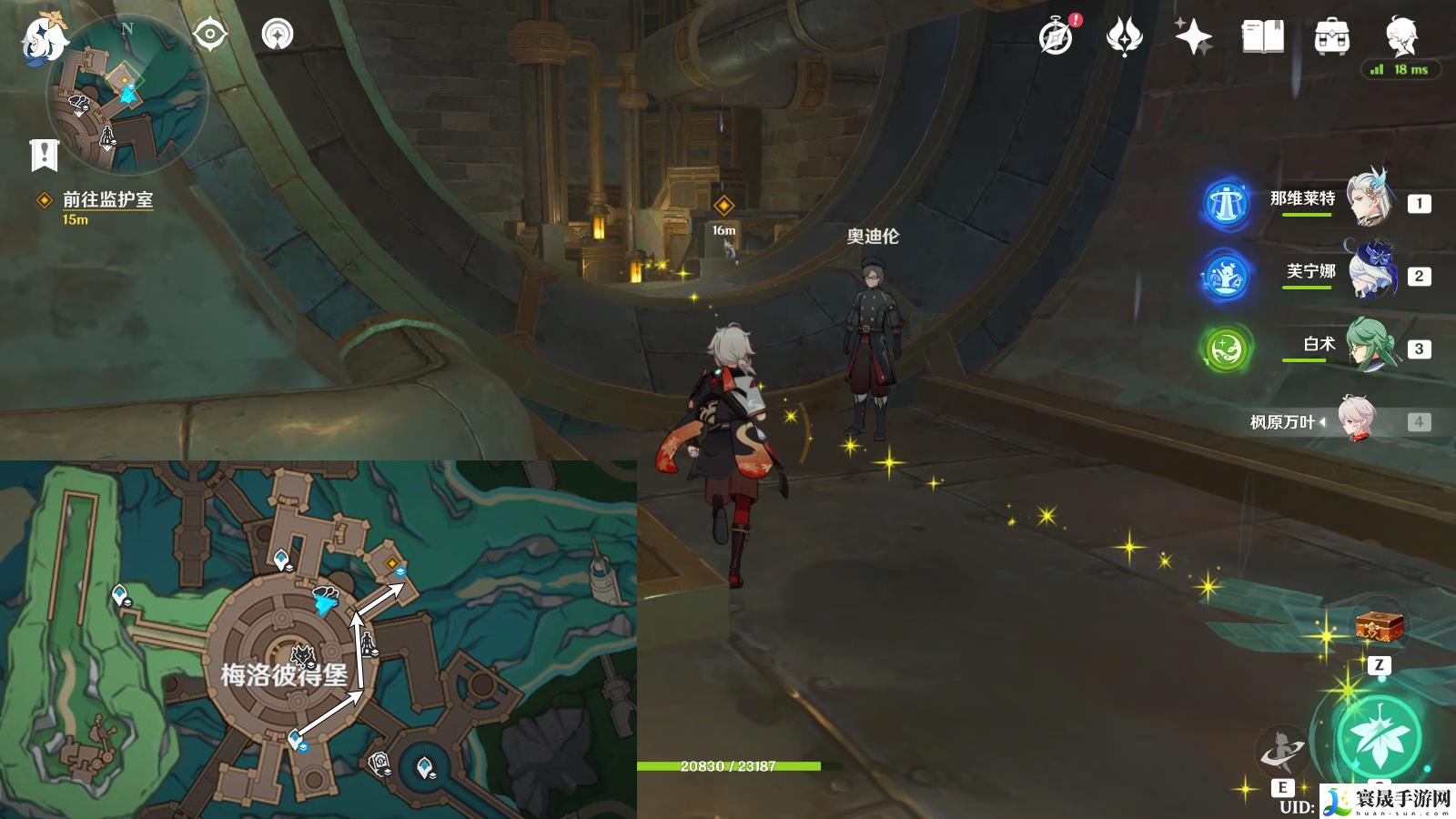Select the 前往监护室 quest tracker
This screenshot has height=819, width=1456.
click(x=106, y=200)
